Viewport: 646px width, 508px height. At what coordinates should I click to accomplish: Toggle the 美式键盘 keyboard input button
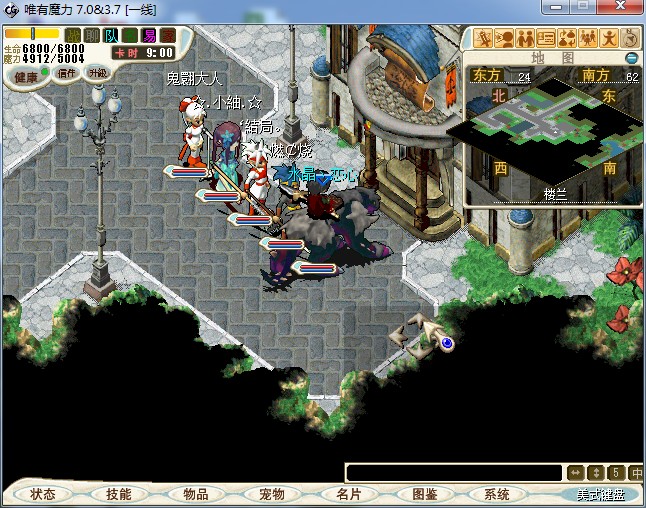point(600,494)
